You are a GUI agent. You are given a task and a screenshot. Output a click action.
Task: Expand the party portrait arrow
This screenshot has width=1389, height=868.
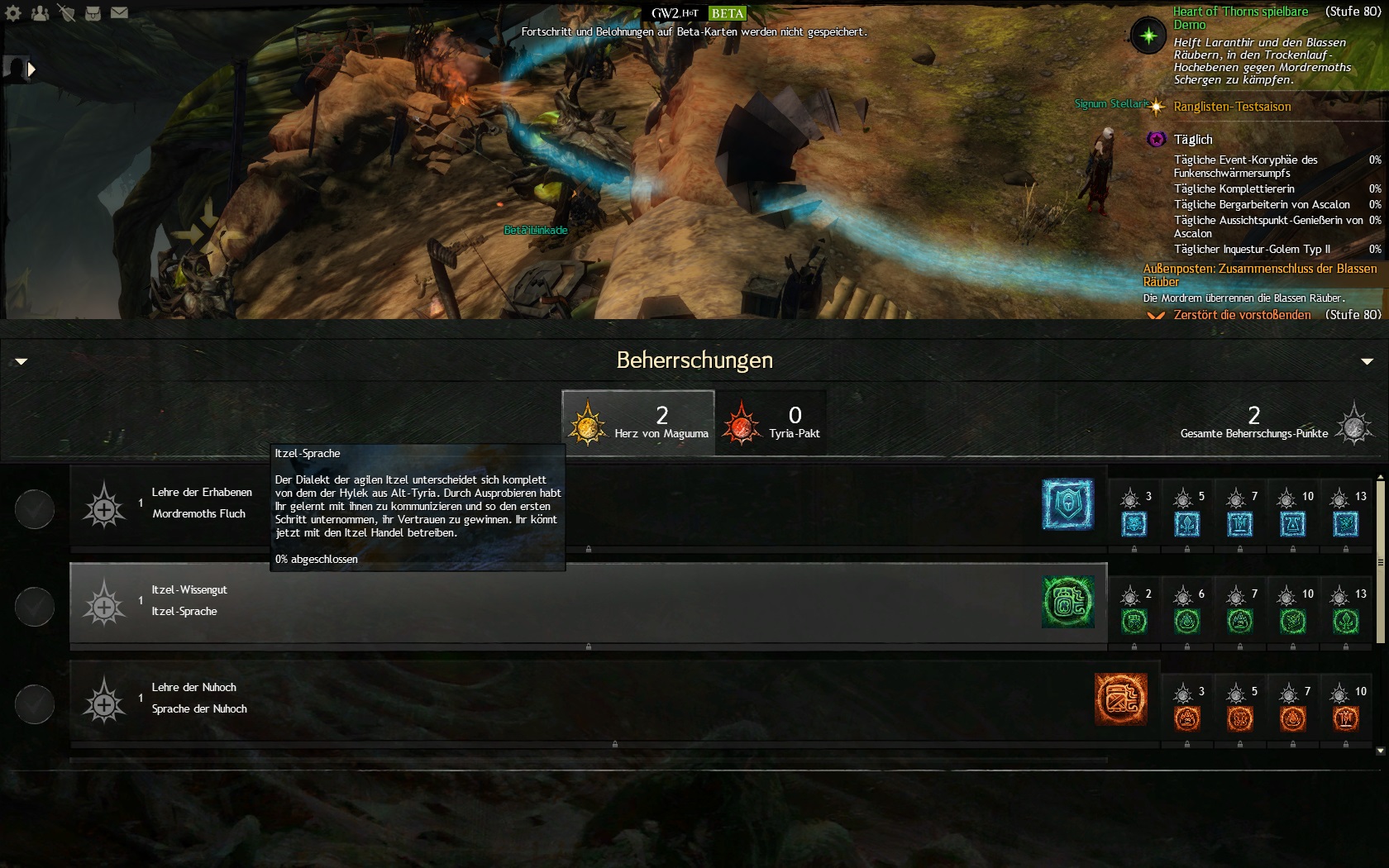pos(31,69)
